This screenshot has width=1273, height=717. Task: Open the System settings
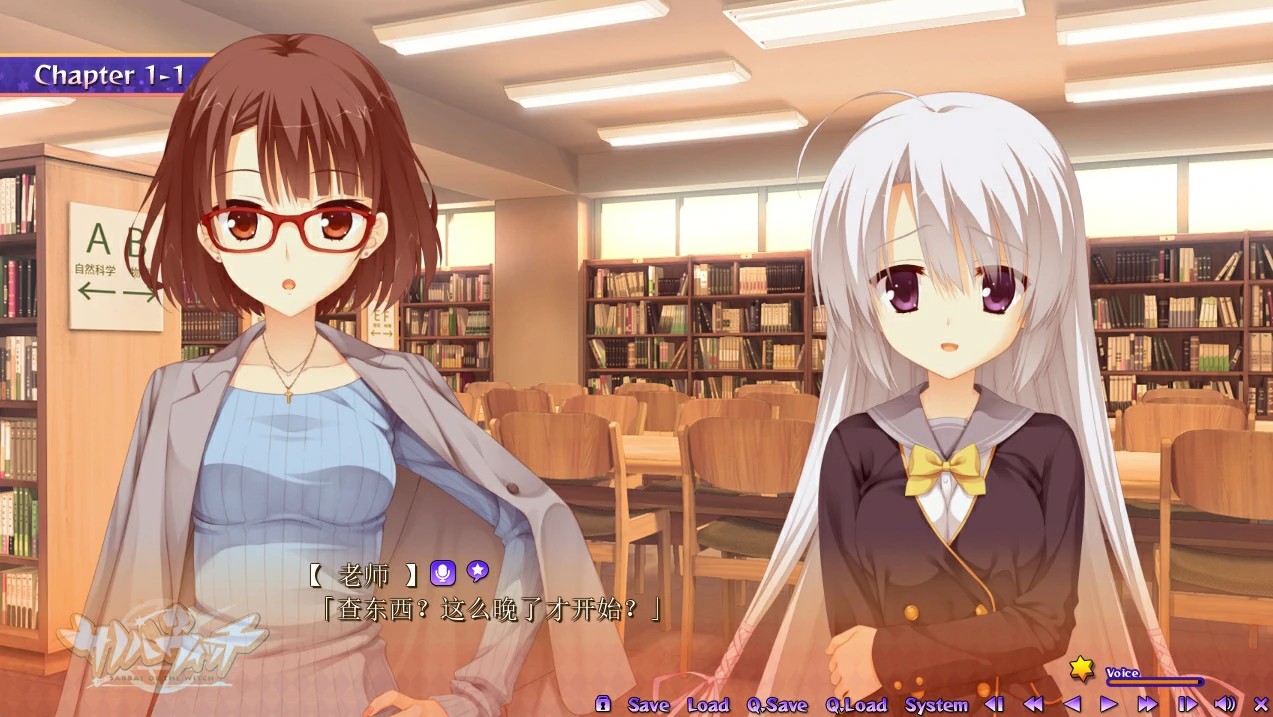[936, 705]
